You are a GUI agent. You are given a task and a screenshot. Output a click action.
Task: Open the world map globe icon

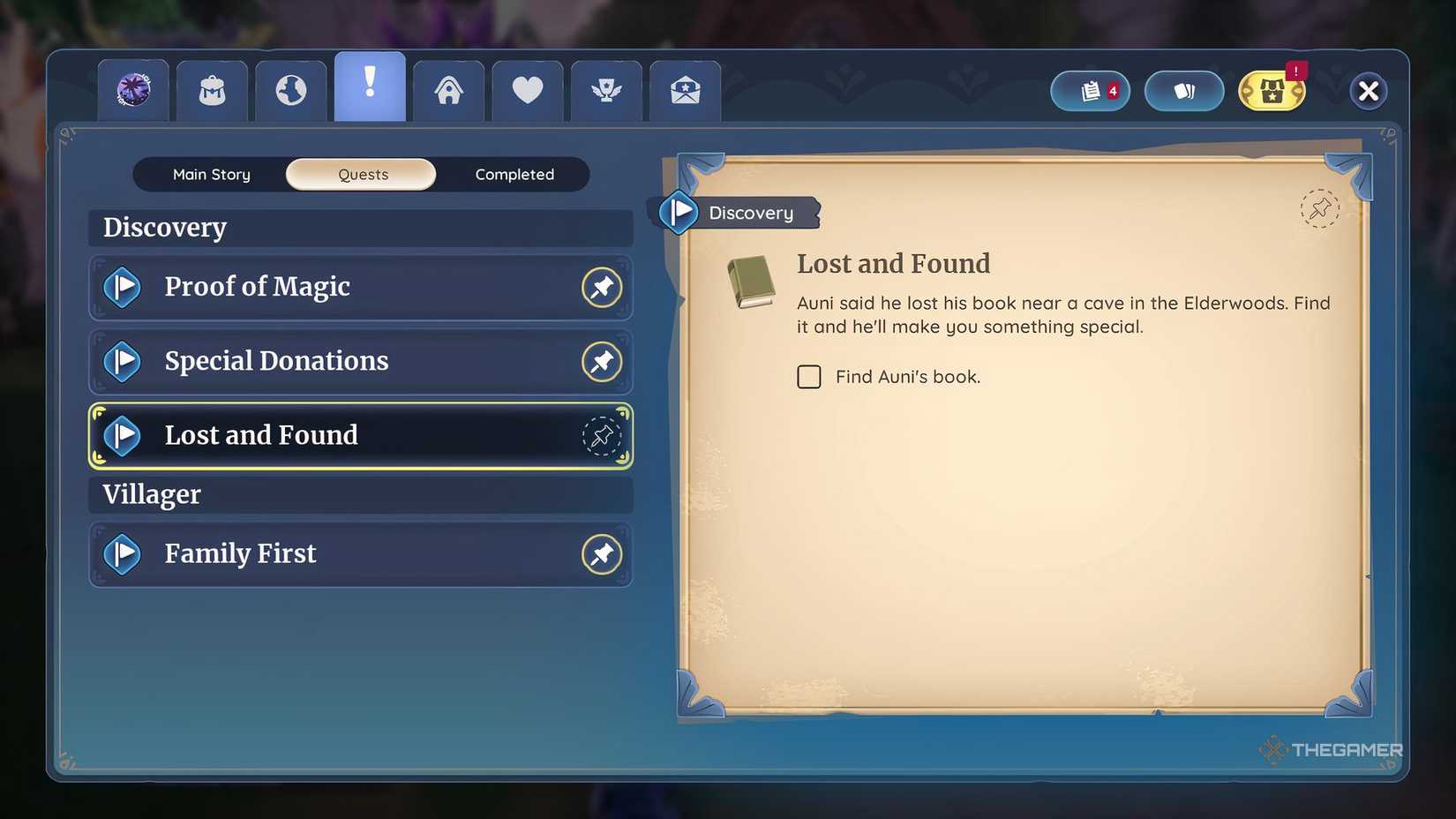(x=290, y=89)
